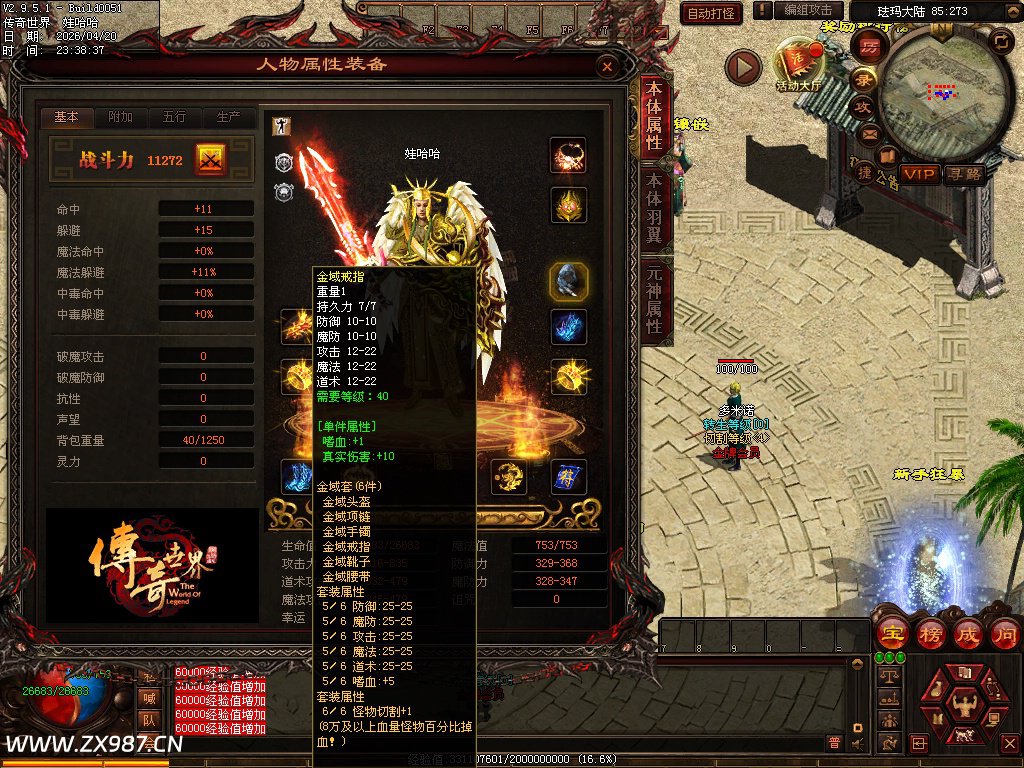Toggle the 自动打怪 auto-fight button

pos(711,13)
